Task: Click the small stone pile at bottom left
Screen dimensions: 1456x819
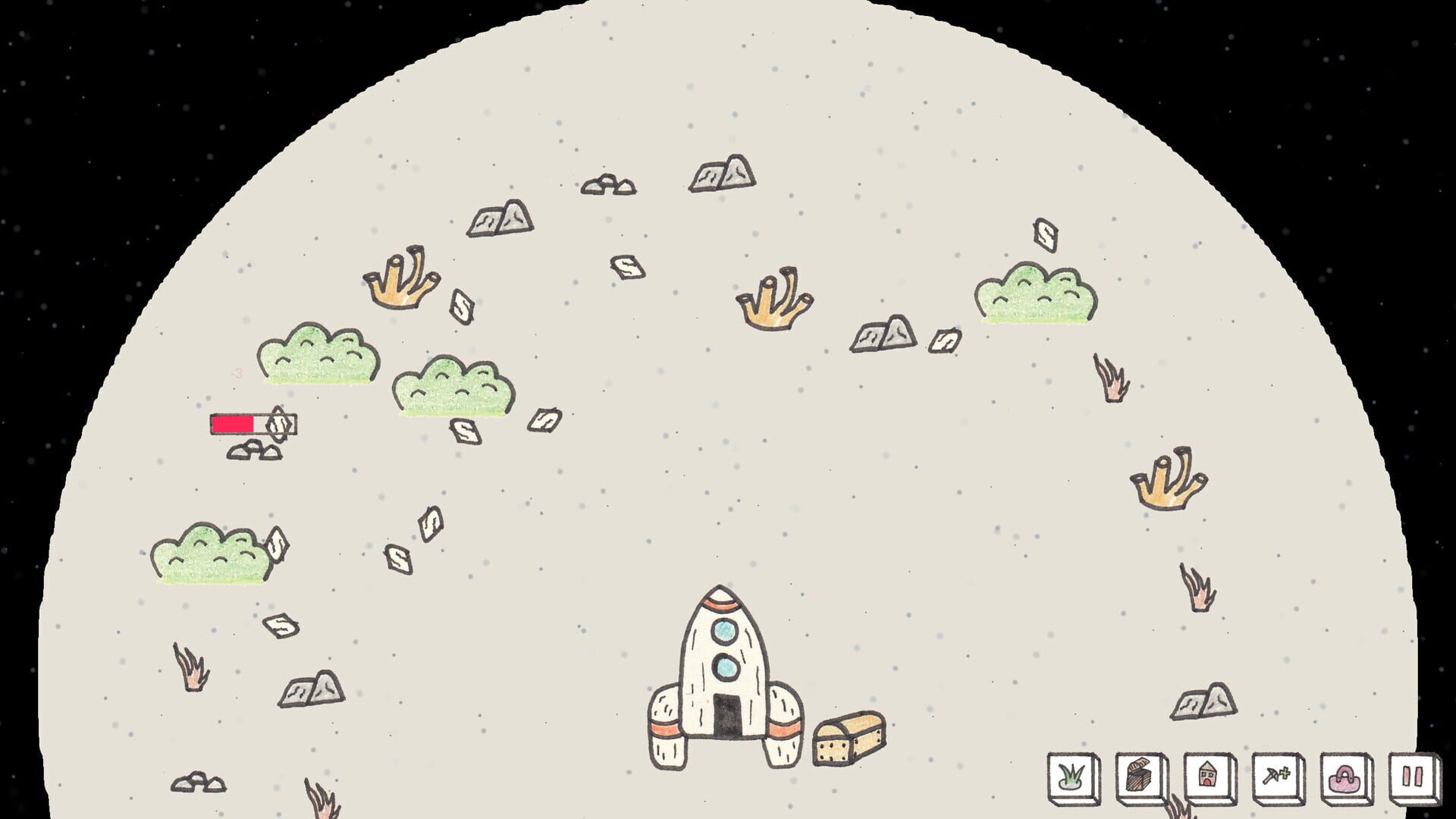Action: coord(199,783)
